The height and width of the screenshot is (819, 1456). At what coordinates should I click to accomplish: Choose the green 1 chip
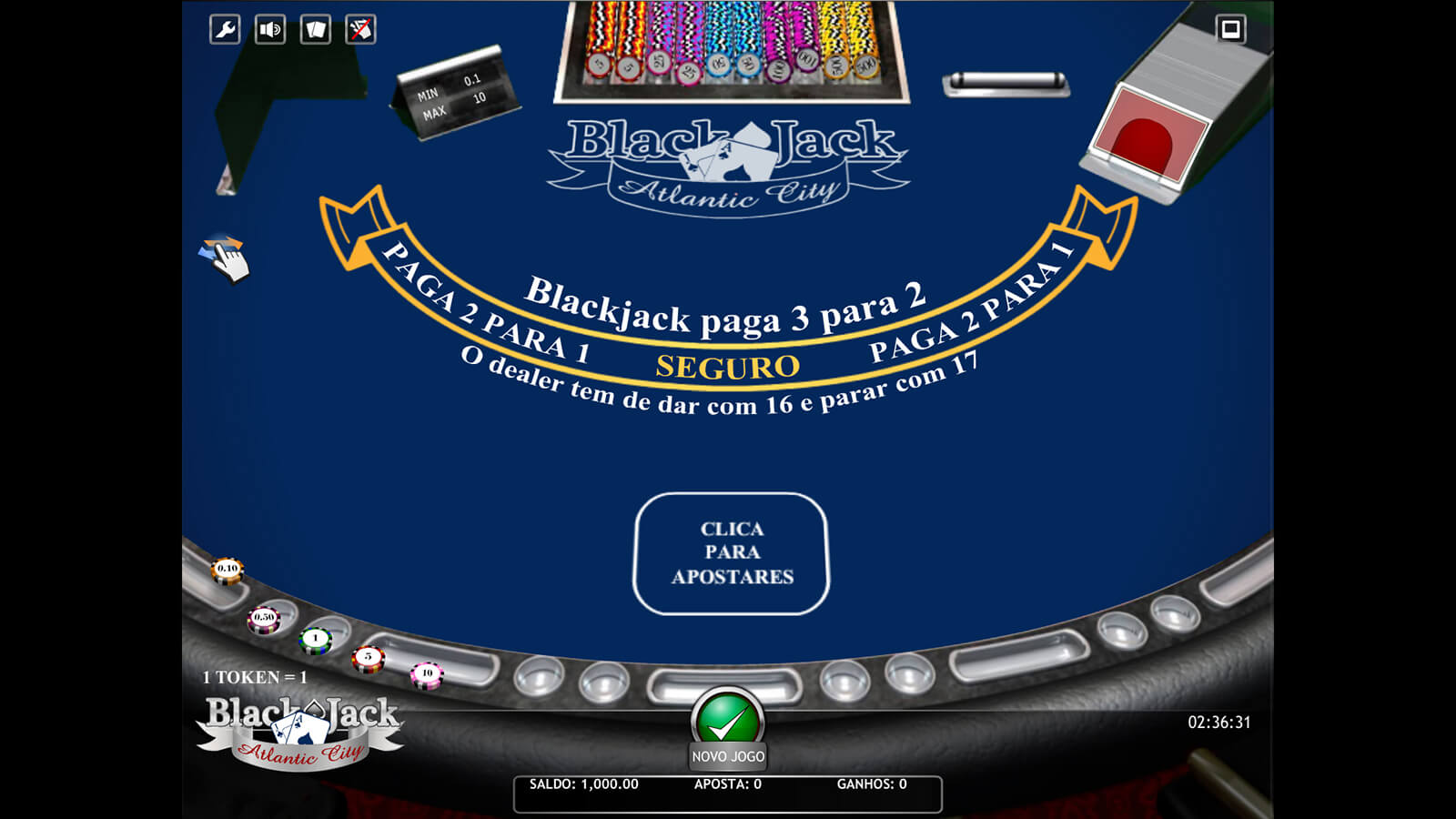pyautogui.click(x=316, y=639)
